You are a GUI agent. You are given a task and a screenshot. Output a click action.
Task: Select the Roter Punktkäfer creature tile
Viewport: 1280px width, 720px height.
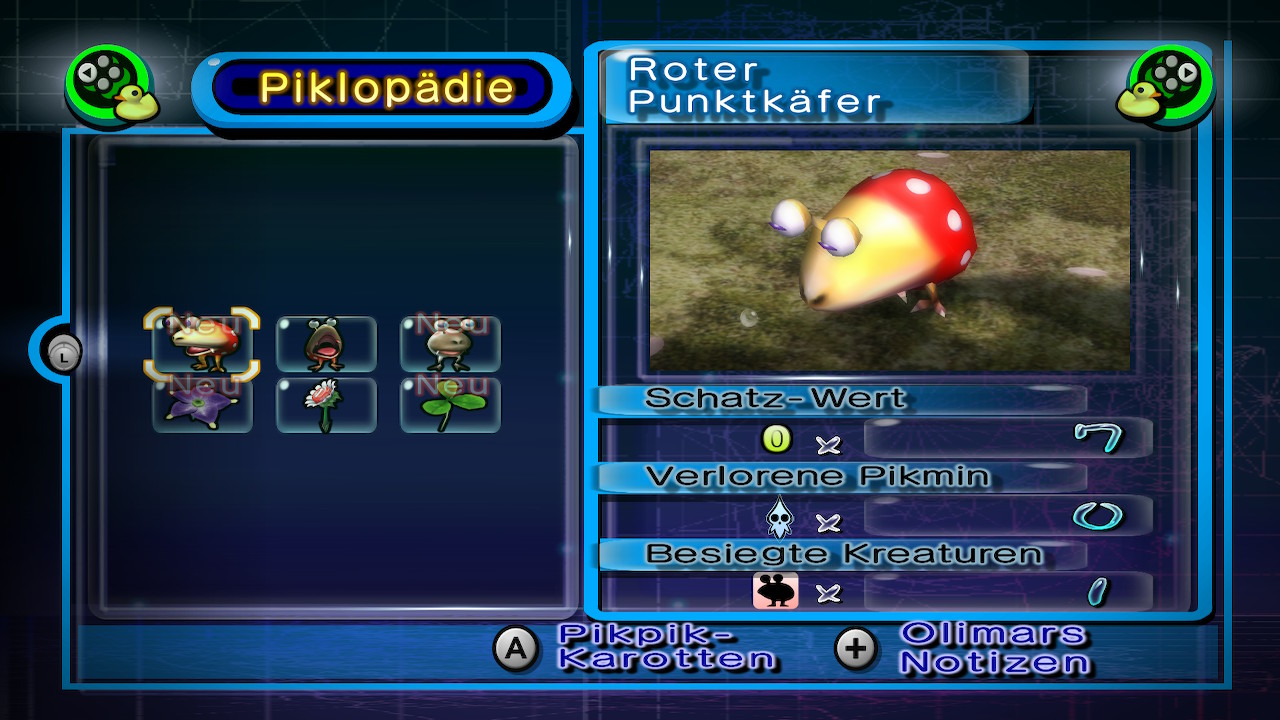pyautogui.click(x=202, y=344)
